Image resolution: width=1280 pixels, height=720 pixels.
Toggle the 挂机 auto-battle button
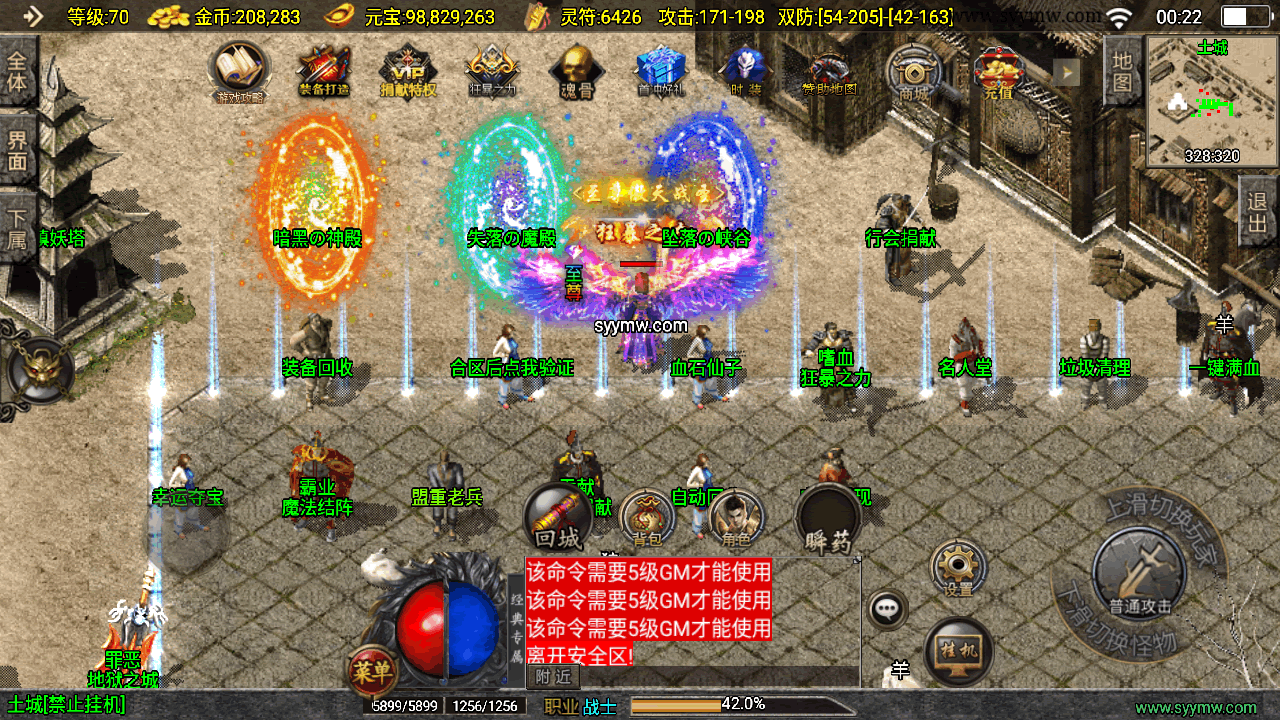(958, 651)
